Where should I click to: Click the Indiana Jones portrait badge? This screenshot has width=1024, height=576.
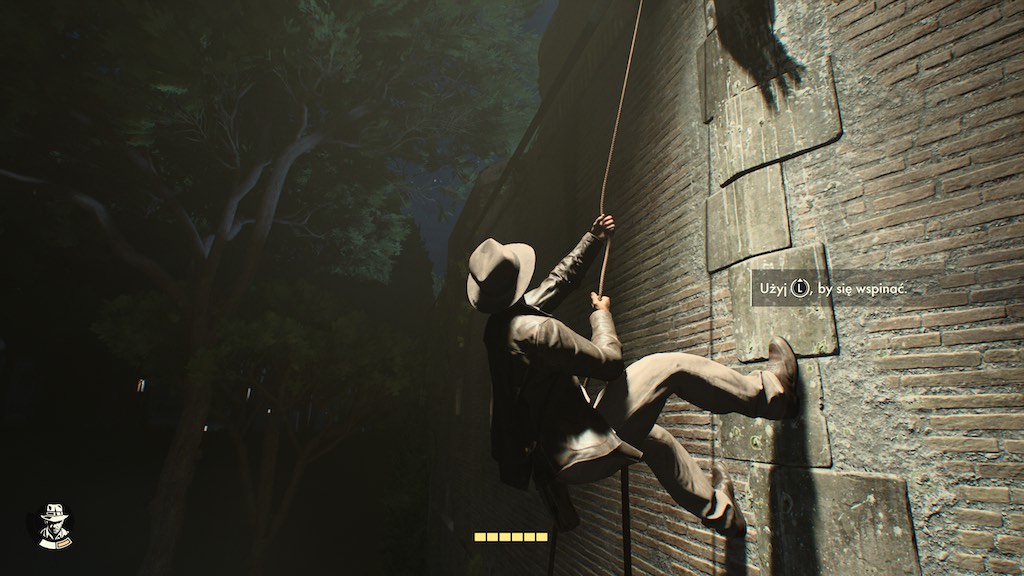[50, 524]
